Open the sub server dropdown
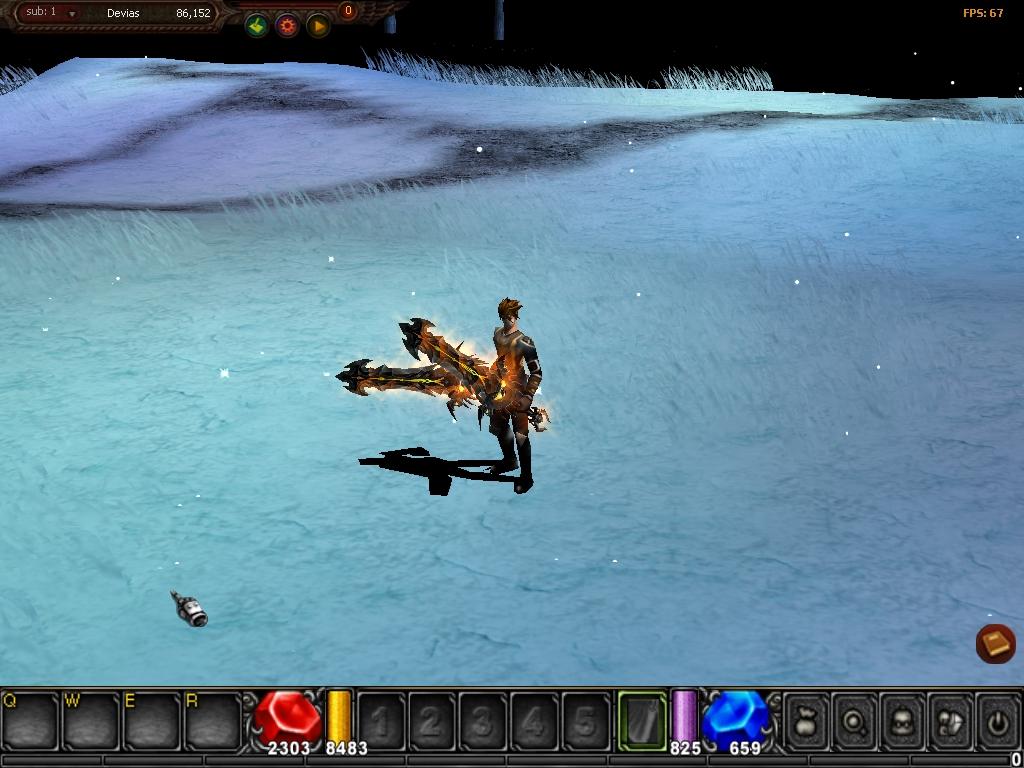Image resolution: width=1024 pixels, height=768 pixels. click(72, 14)
